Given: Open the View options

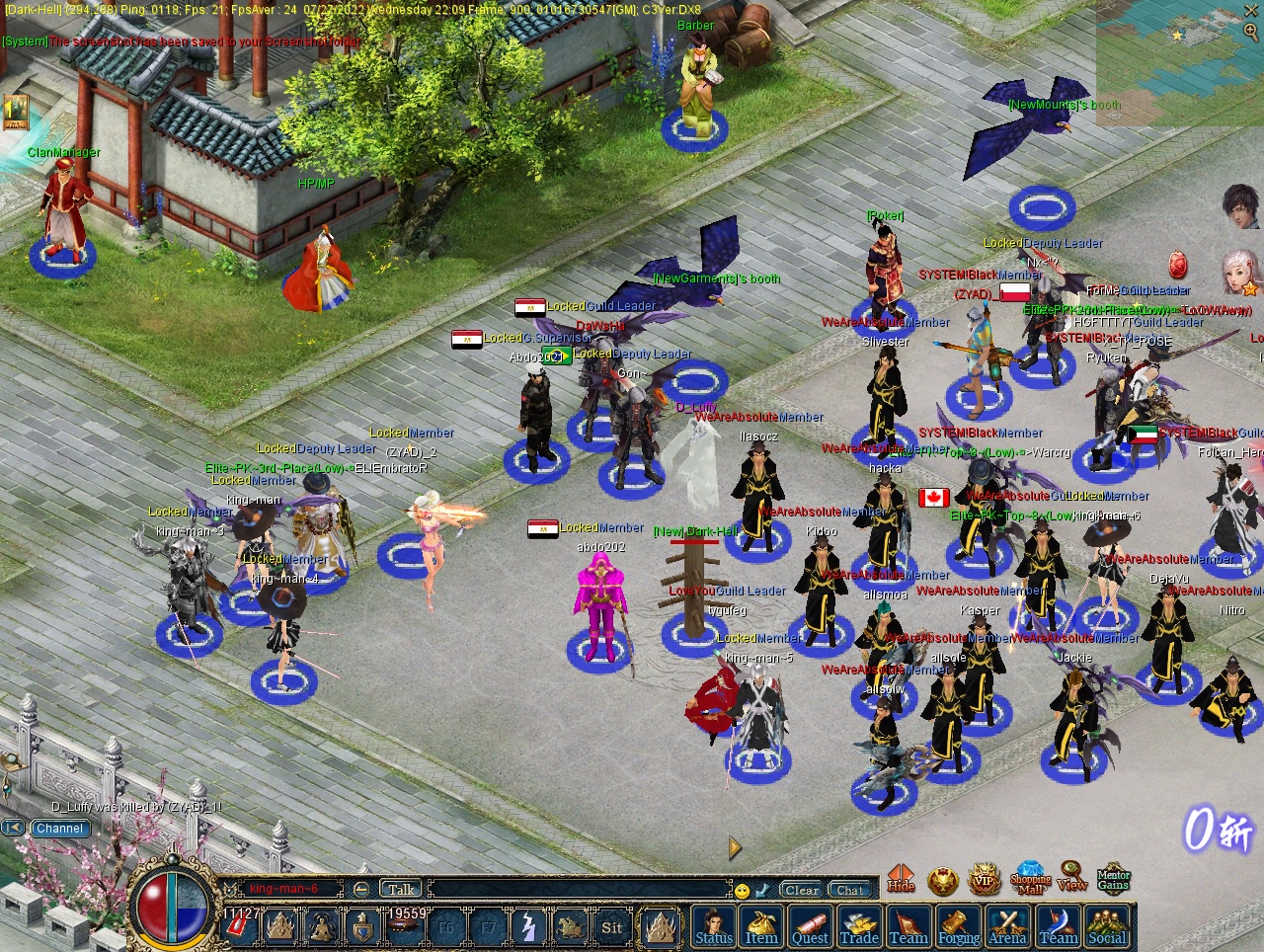Looking at the screenshot, I should [1072, 878].
